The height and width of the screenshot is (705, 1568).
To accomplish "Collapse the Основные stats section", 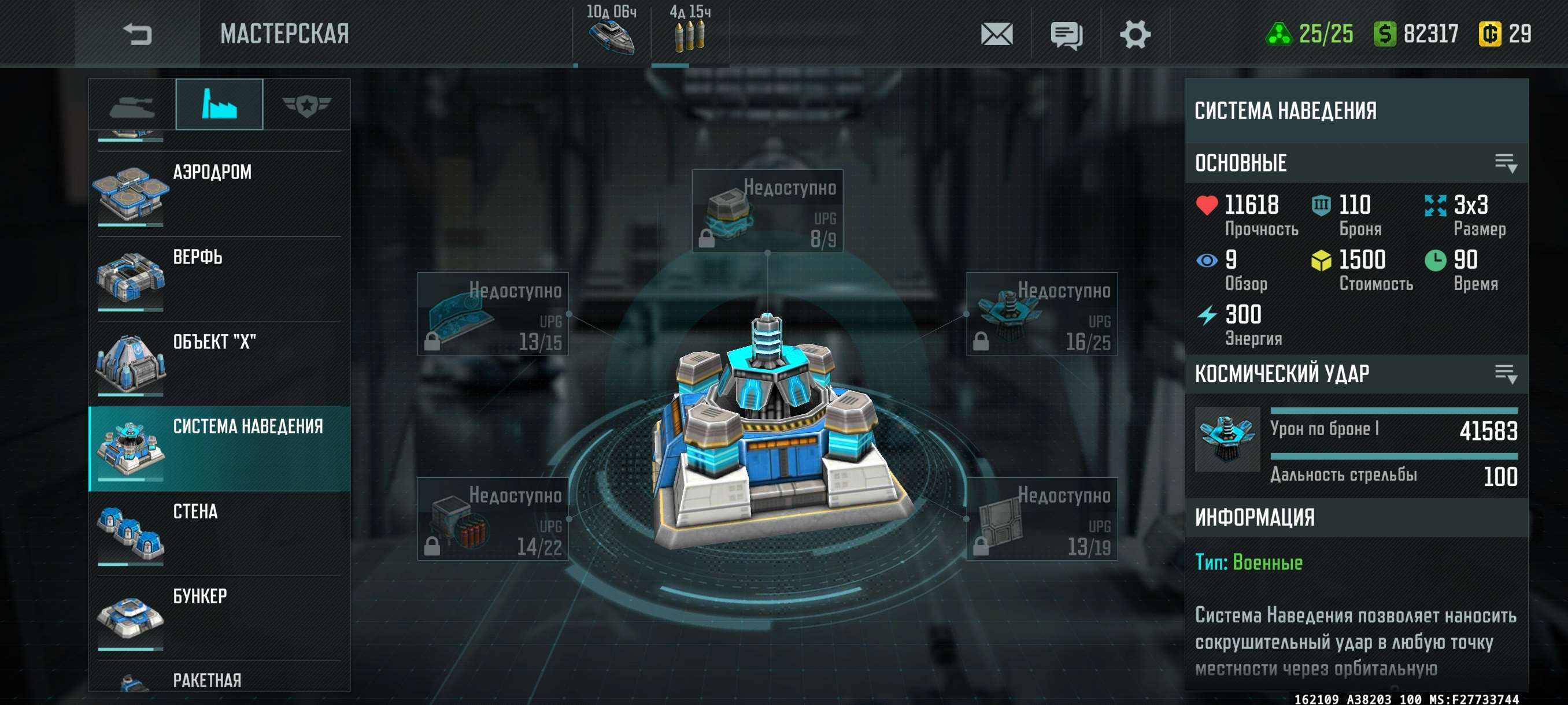I will (1506, 163).
